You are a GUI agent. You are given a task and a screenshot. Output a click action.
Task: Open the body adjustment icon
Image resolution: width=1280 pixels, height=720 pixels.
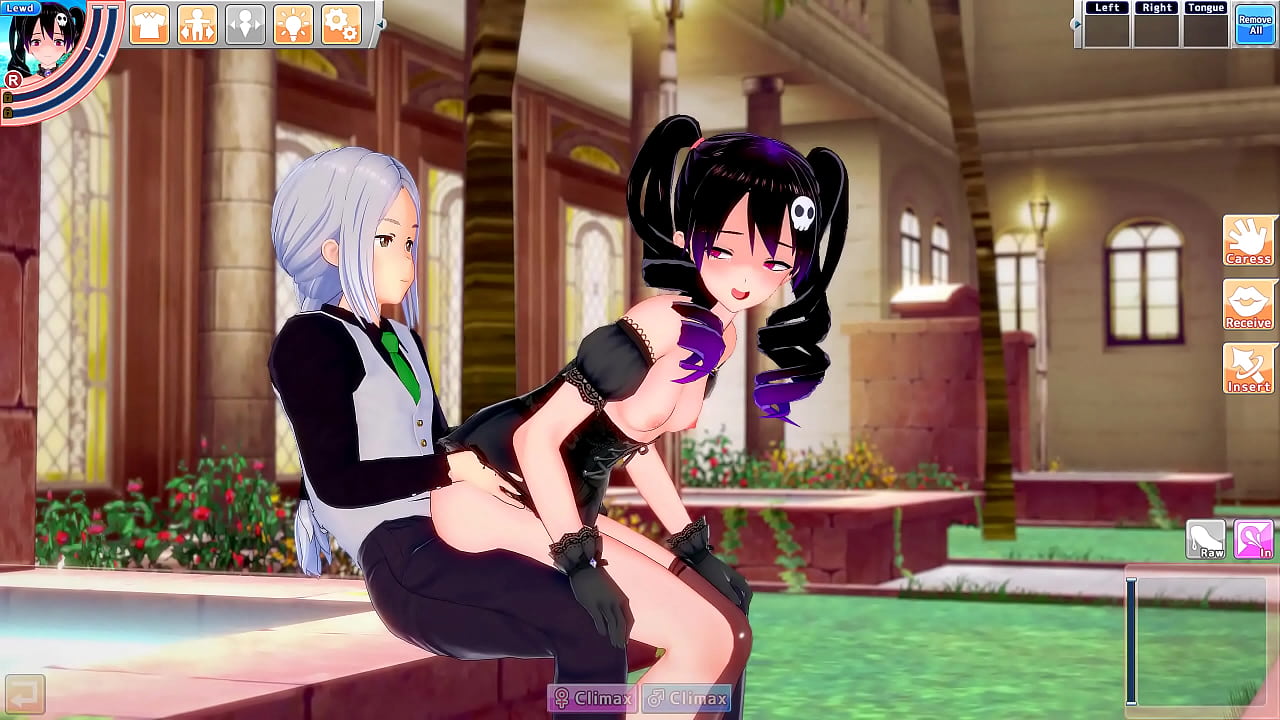[x=196, y=23]
